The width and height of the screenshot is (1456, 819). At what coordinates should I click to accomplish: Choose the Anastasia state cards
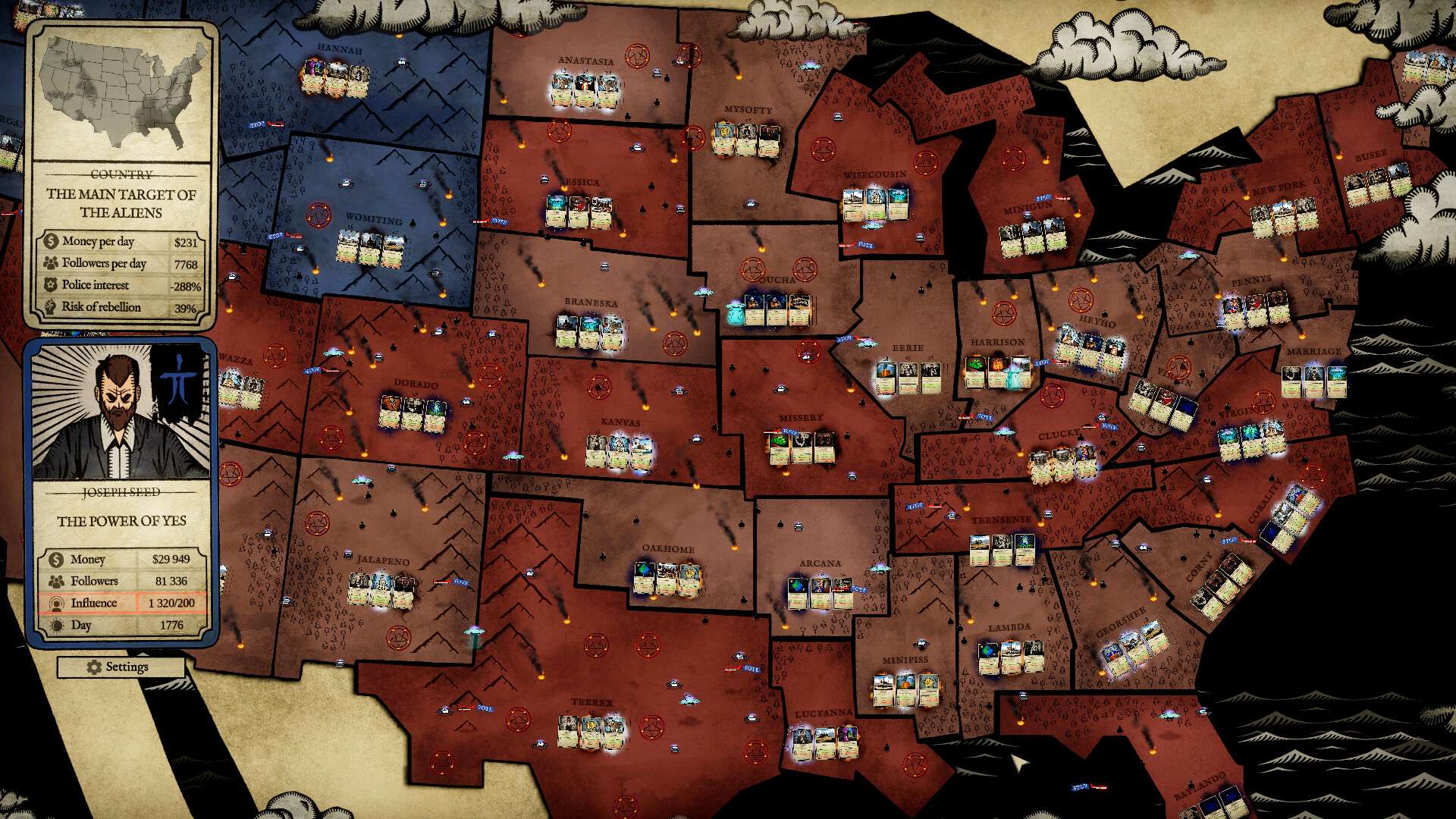point(584,90)
